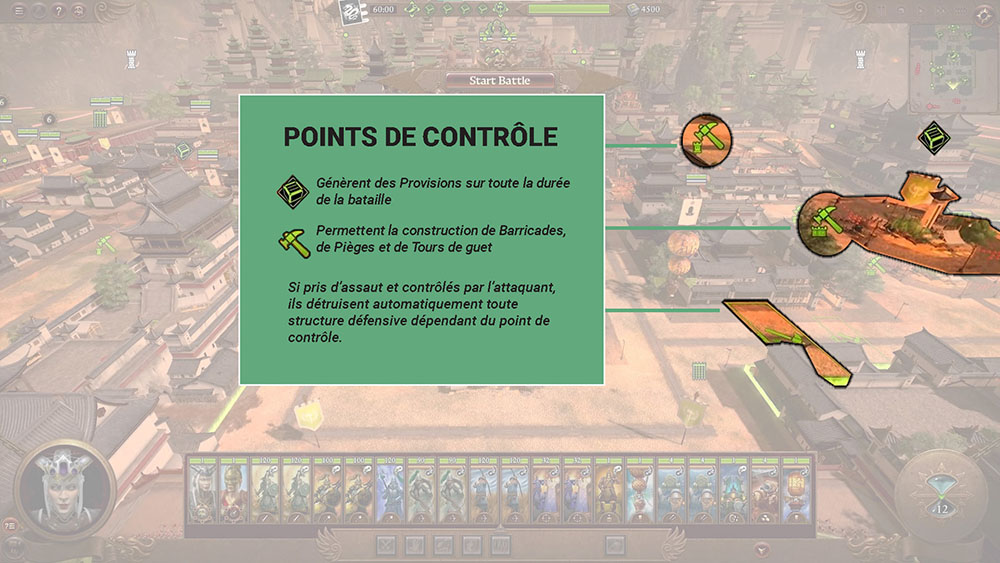Open the main menu hamburger icon
Viewport: 1000px width, 563px height.
(x=19, y=11)
